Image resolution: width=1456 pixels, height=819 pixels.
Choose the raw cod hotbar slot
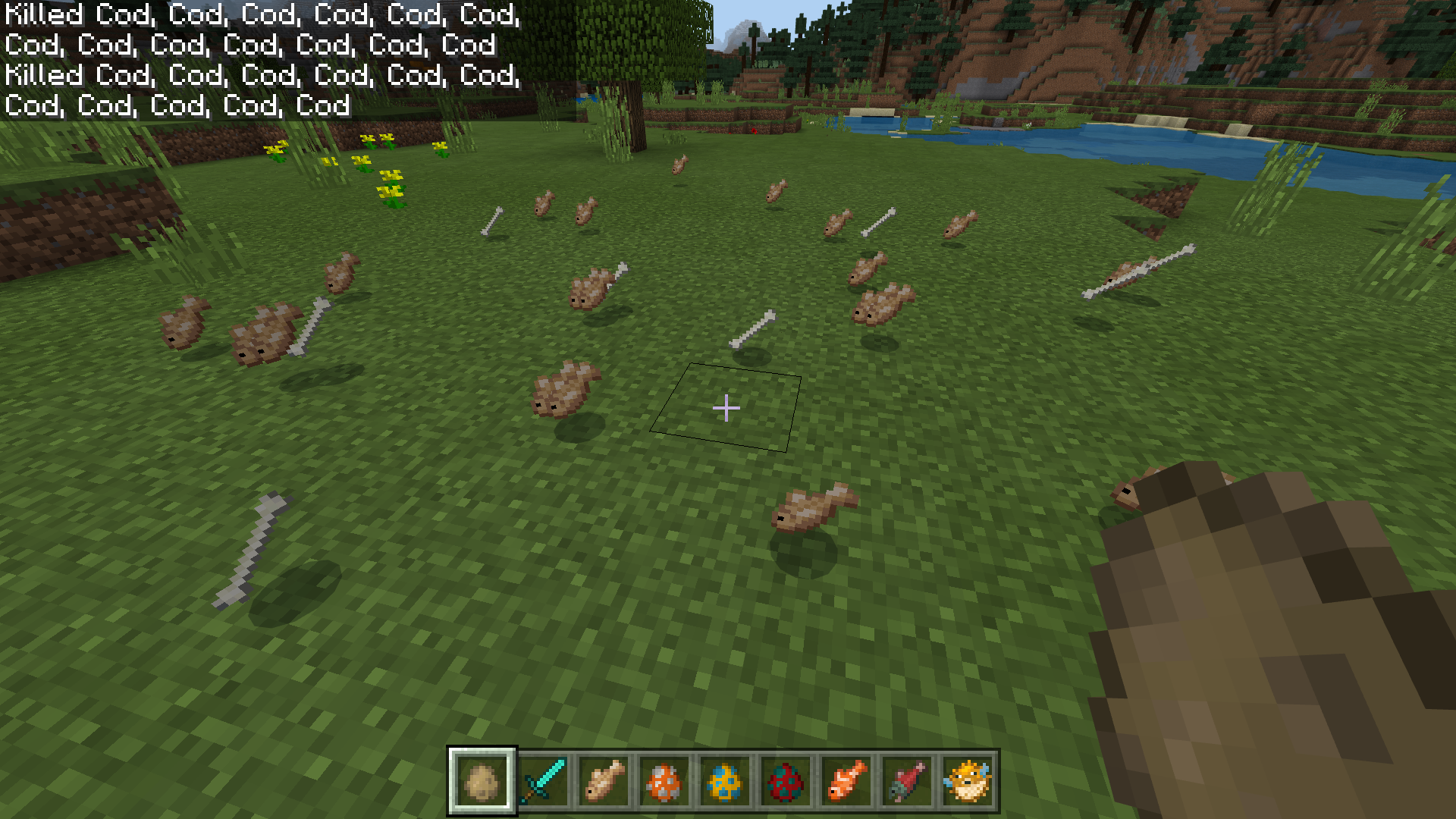click(604, 781)
